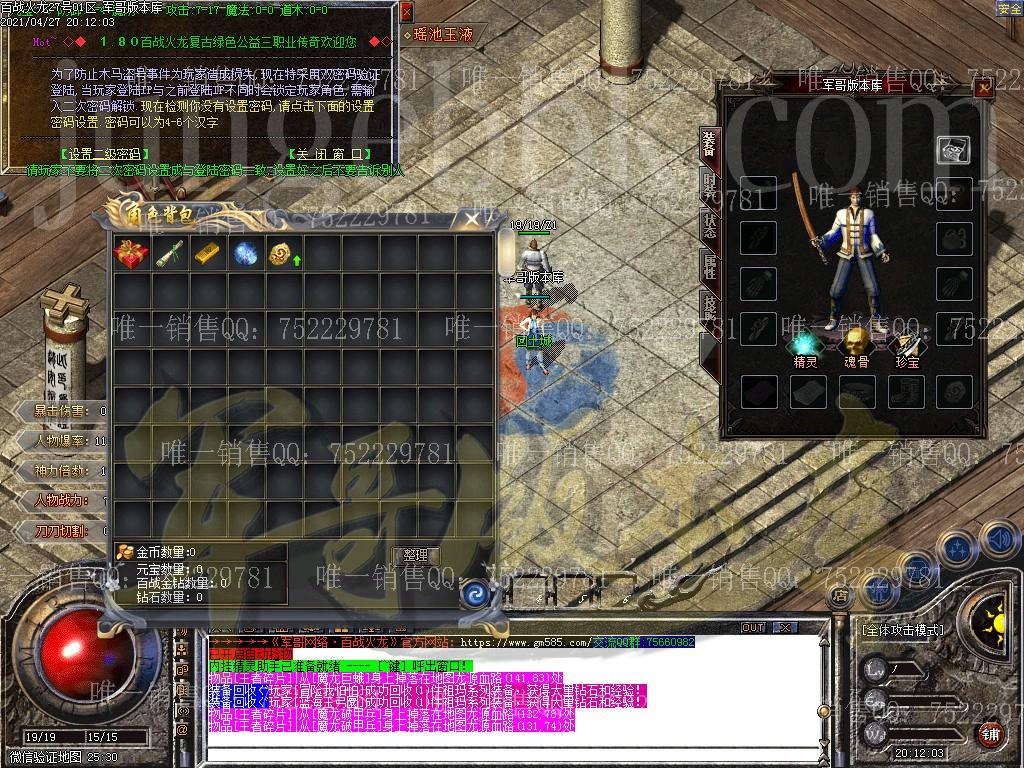Close the announcement panel with its red X
The height and width of the screenshot is (768, 1024).
(x=406, y=12)
